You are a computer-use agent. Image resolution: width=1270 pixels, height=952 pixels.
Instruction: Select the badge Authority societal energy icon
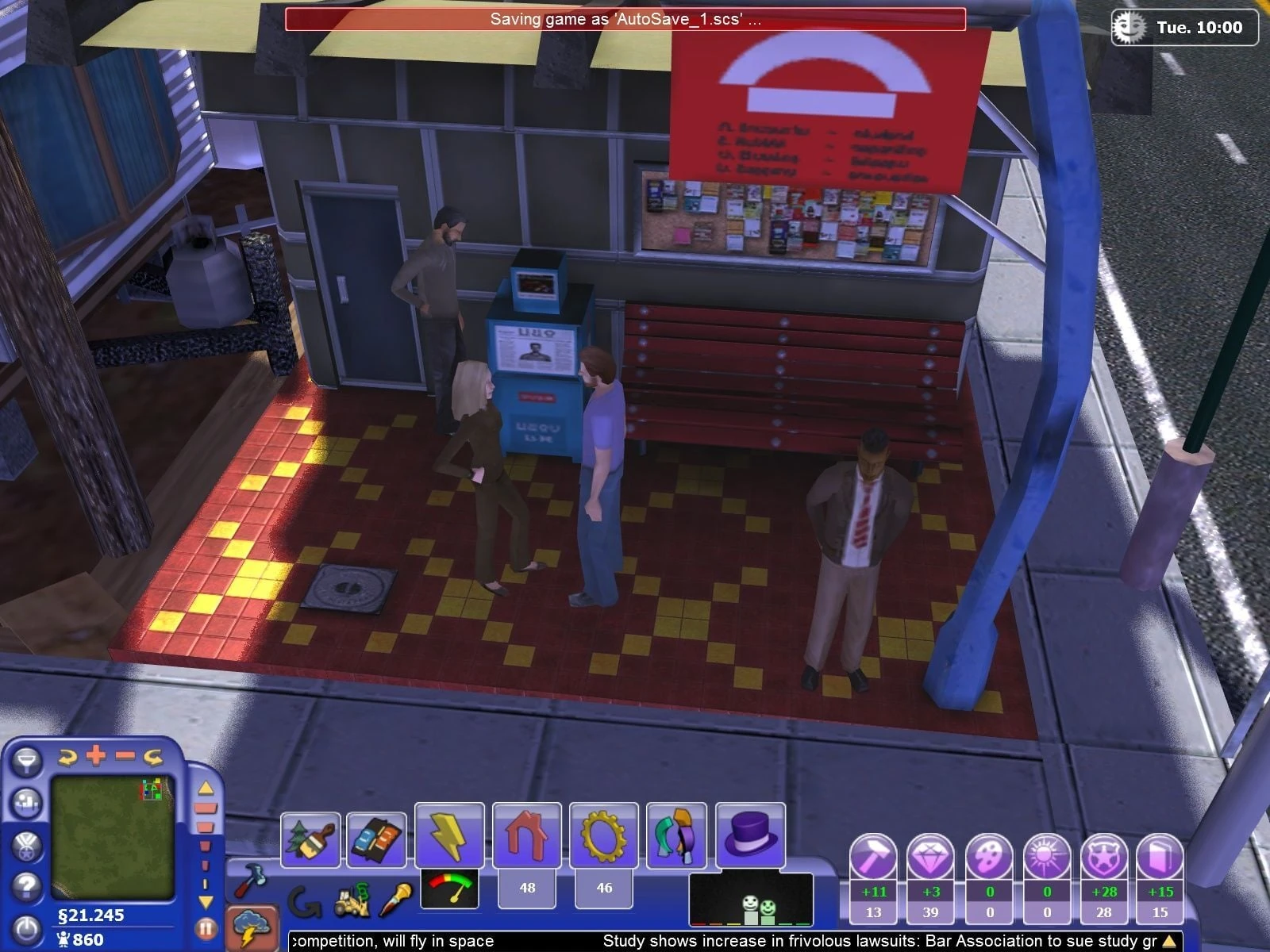click(x=1103, y=858)
